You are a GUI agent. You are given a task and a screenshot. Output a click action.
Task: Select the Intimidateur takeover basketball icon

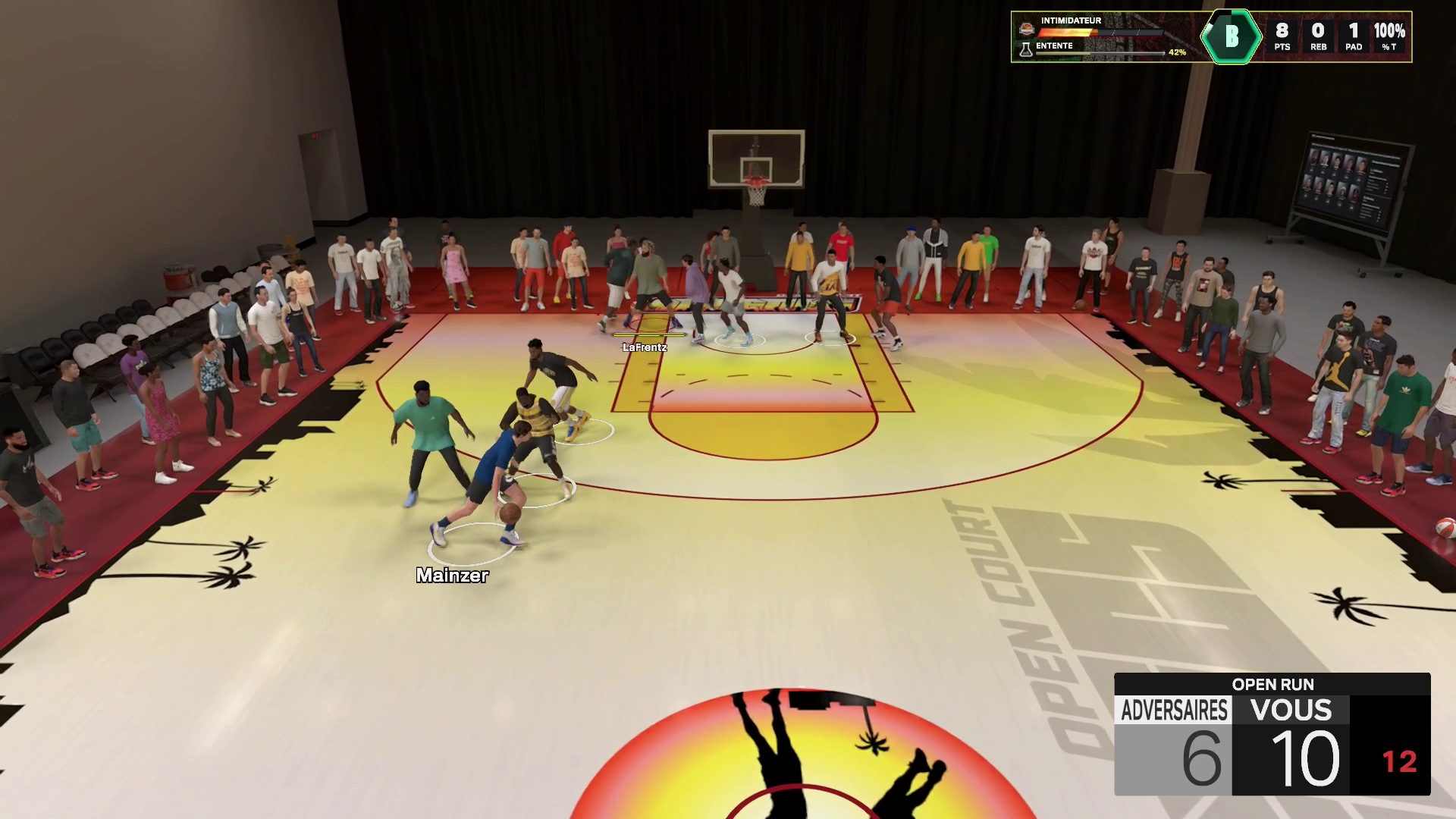[1026, 29]
